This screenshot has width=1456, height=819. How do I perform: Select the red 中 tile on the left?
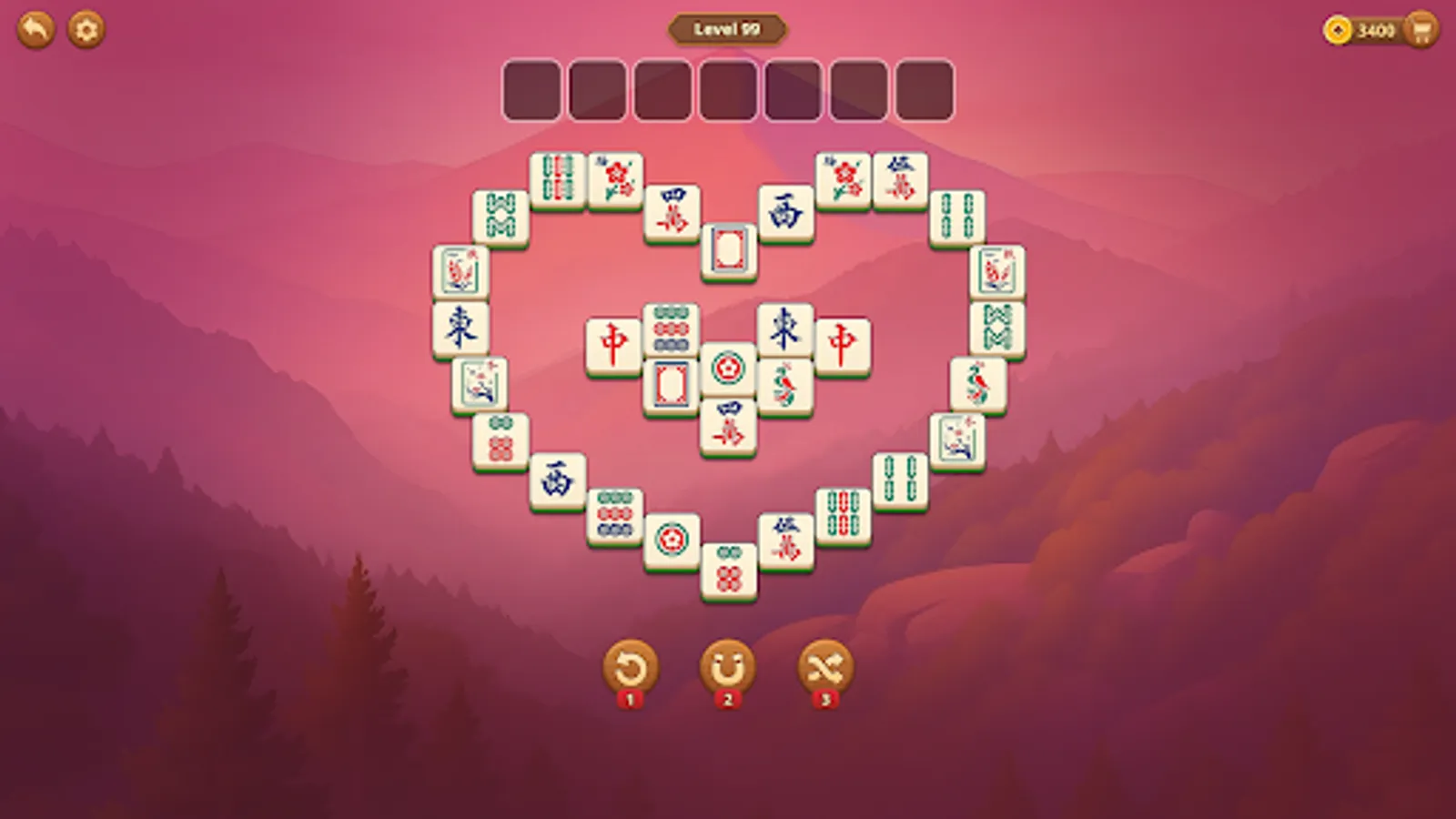coord(614,339)
